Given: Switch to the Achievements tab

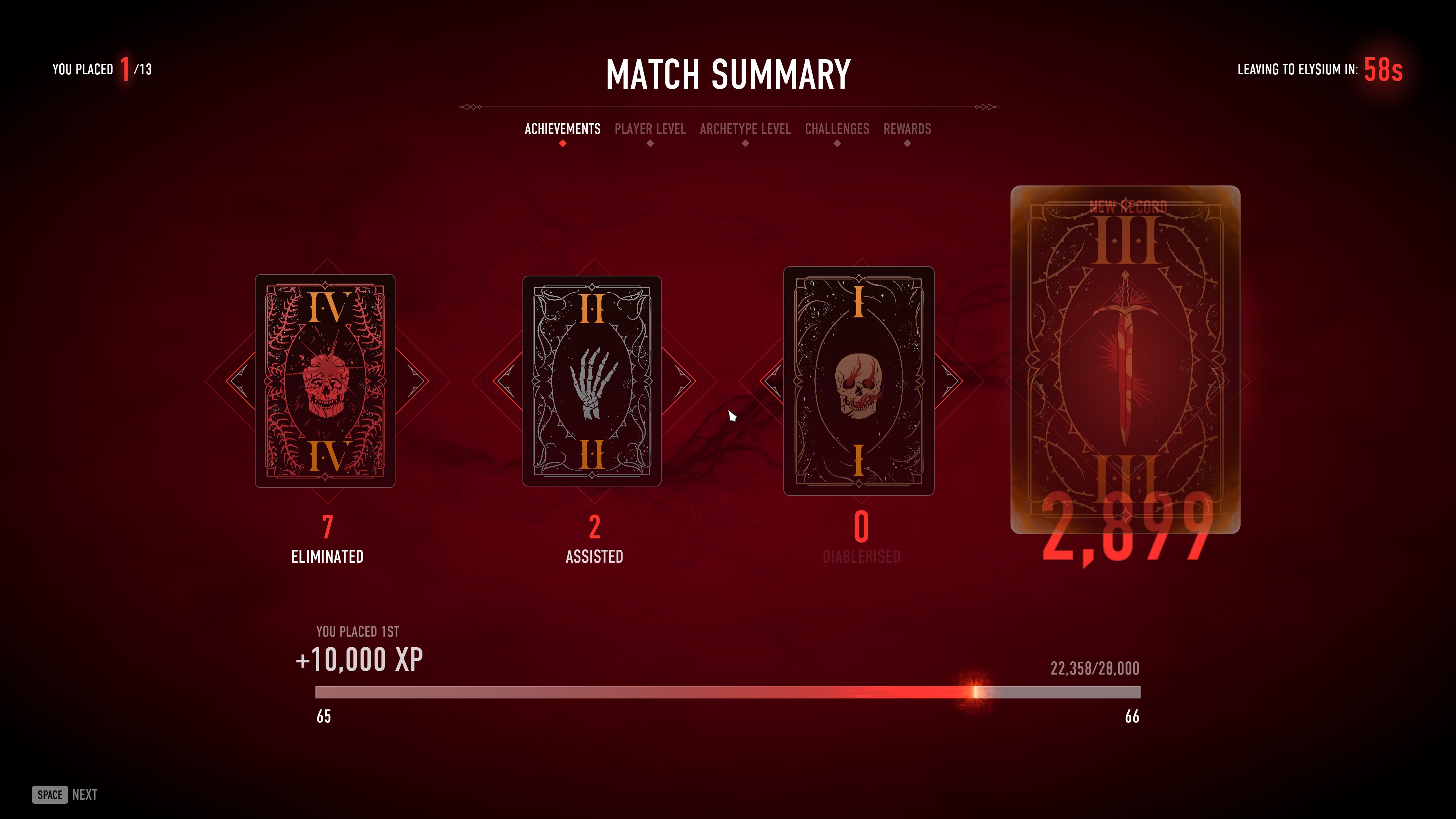Looking at the screenshot, I should [x=562, y=129].
